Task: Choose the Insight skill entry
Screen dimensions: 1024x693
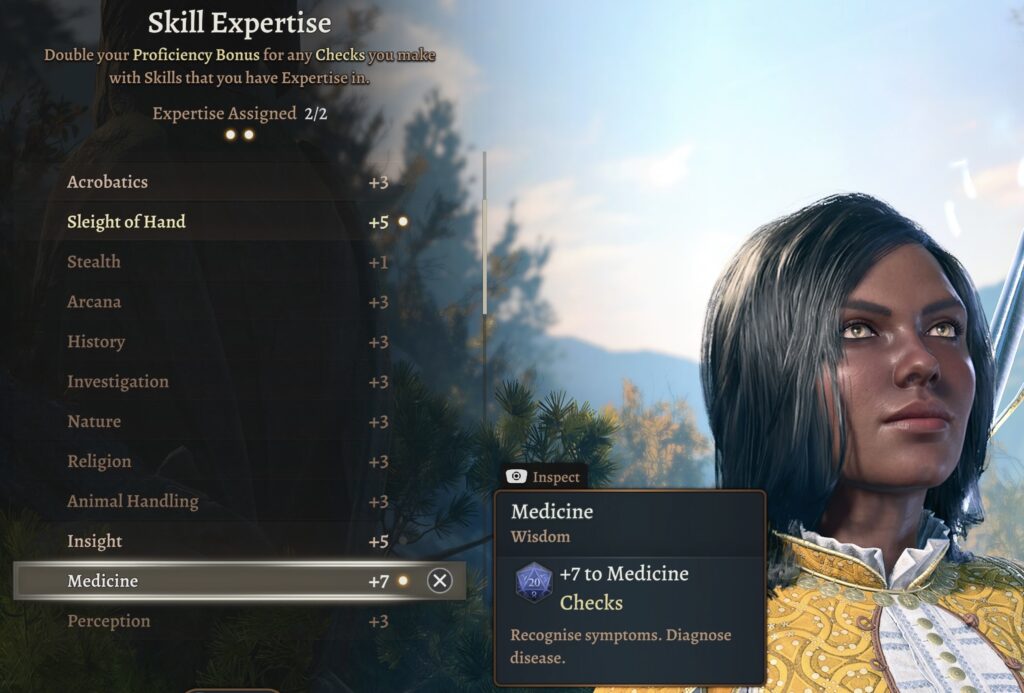Action: (227, 542)
